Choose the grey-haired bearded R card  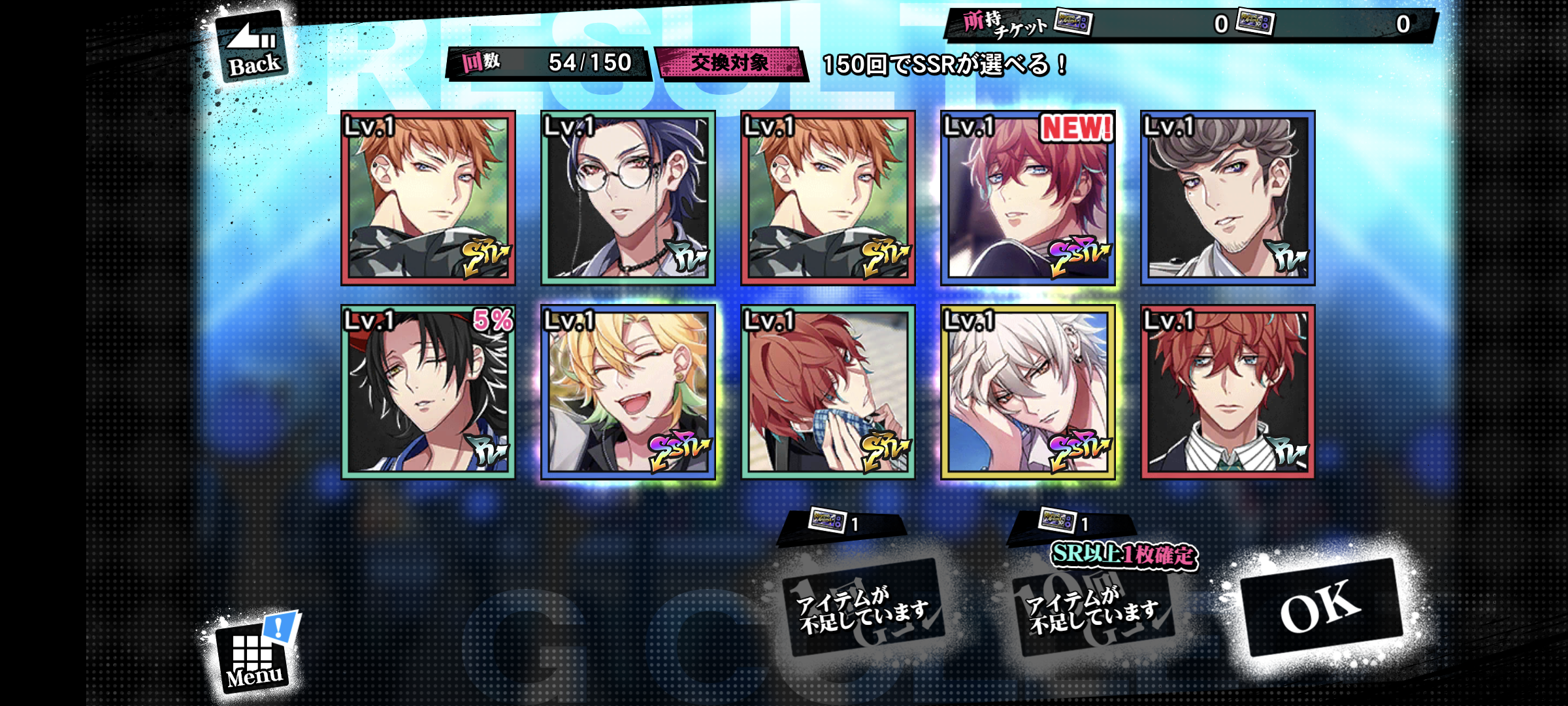pyautogui.click(x=1228, y=197)
